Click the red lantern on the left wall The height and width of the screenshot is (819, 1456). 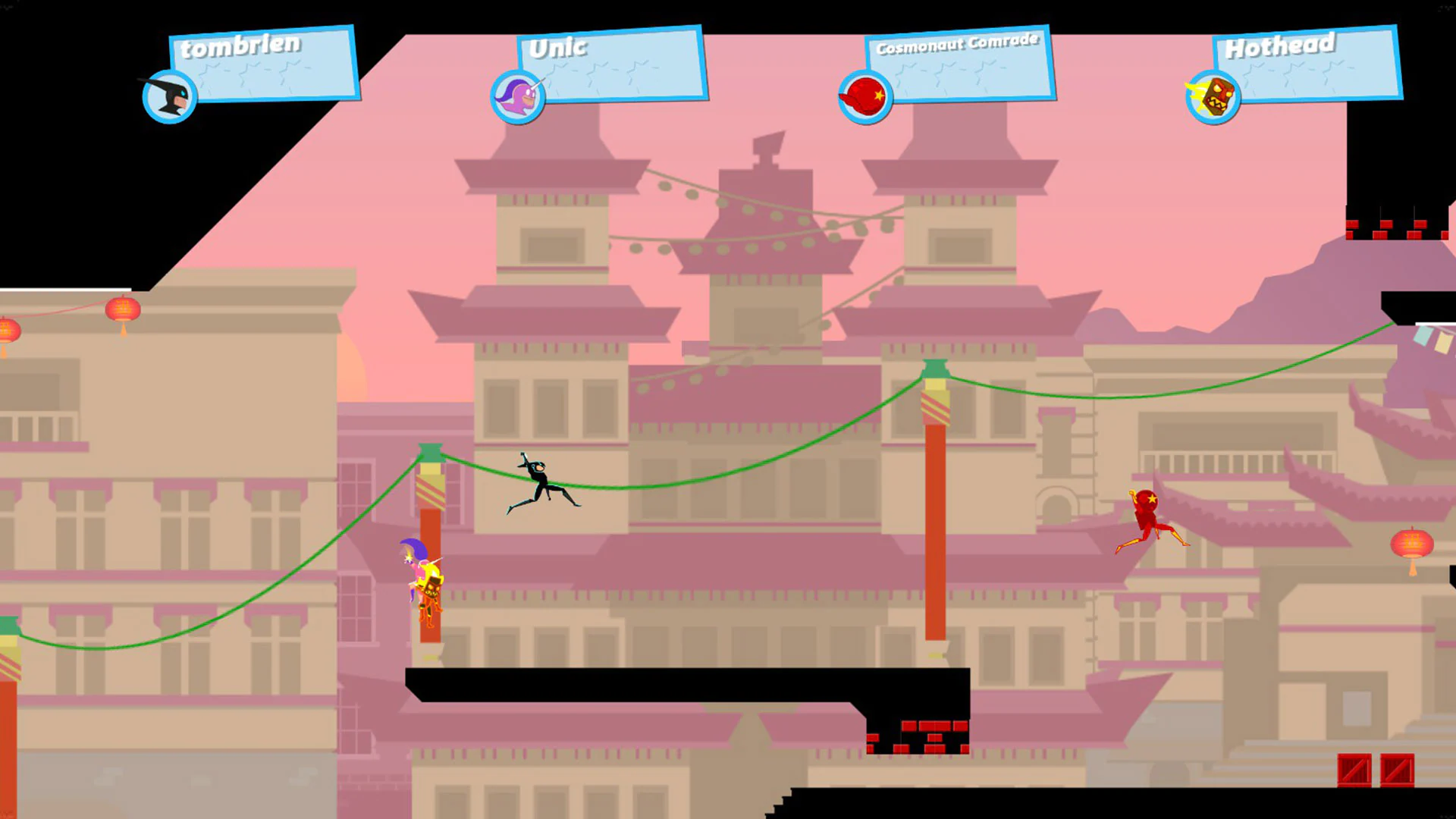122,311
